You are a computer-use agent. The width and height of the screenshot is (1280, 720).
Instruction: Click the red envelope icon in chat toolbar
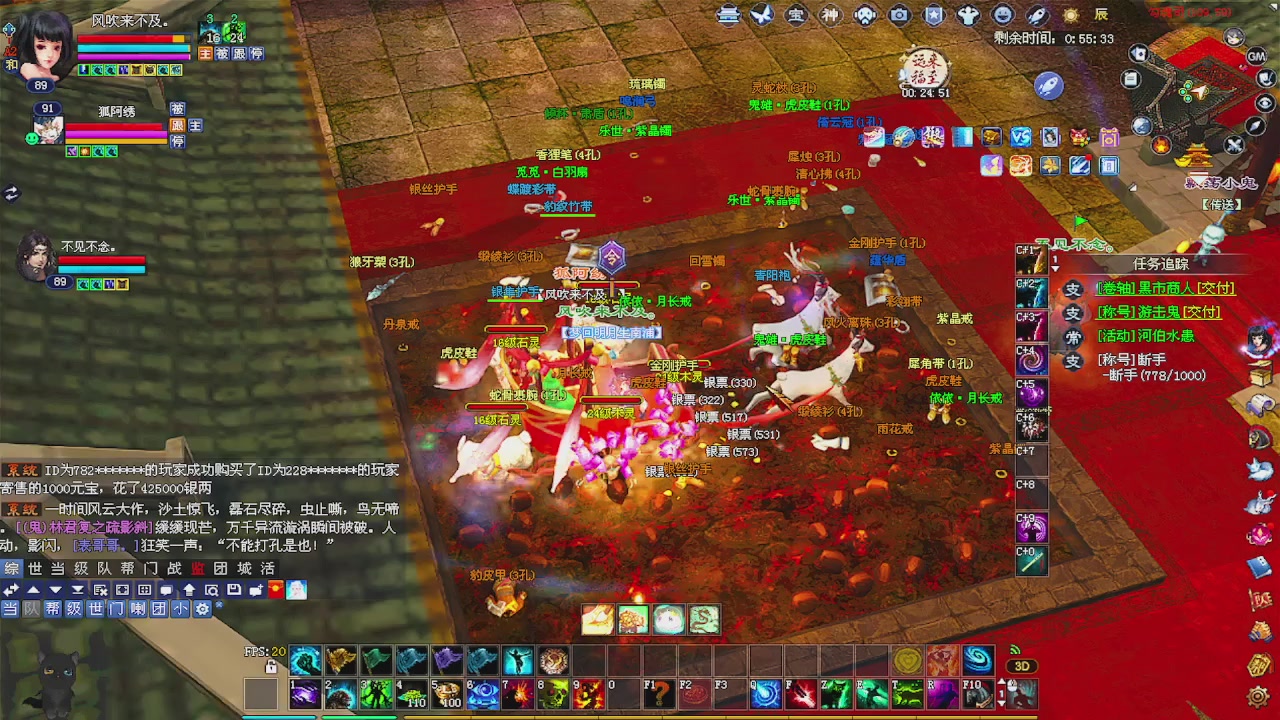pyautogui.click(x=275, y=590)
